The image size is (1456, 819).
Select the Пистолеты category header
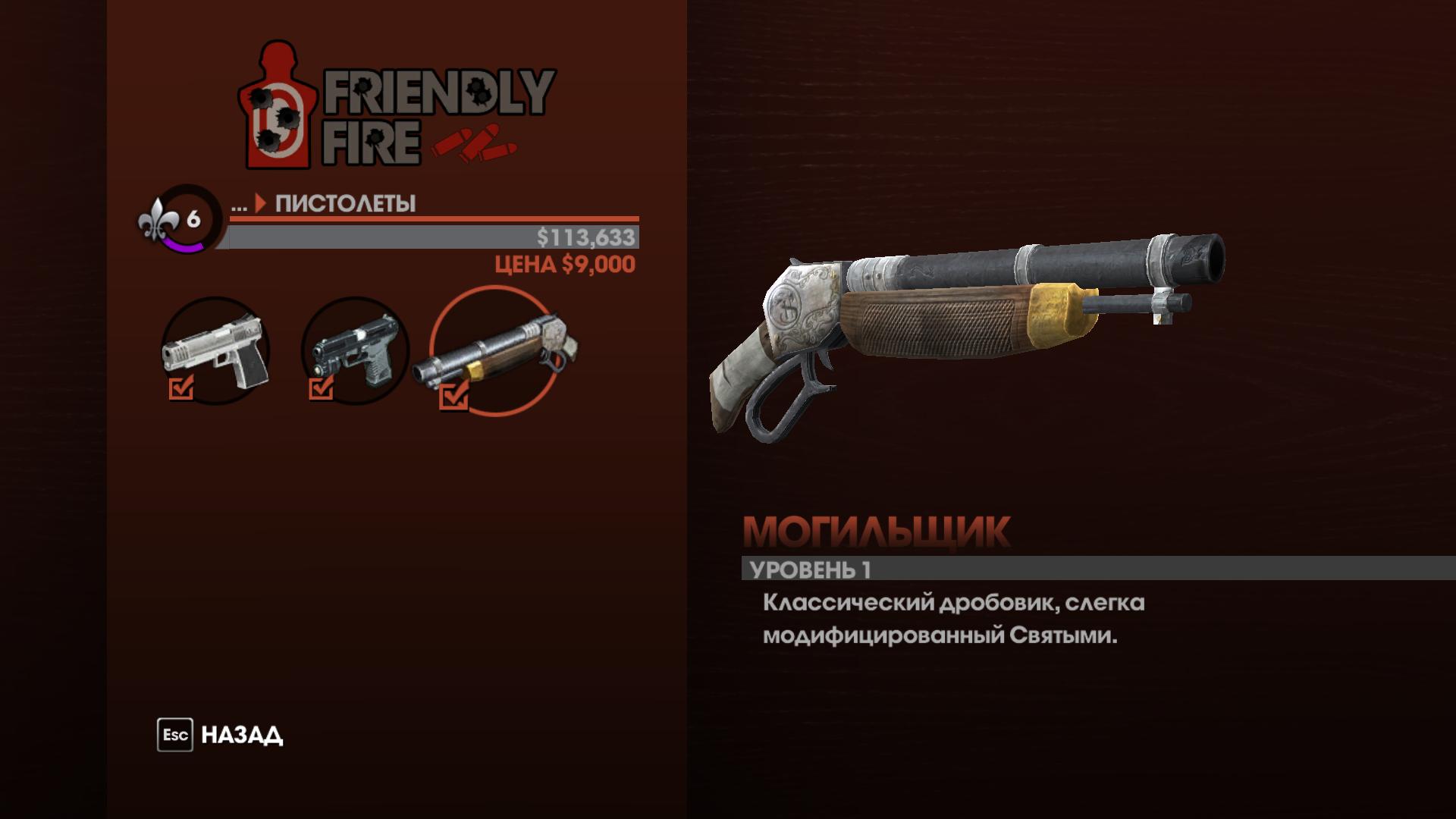tap(345, 202)
